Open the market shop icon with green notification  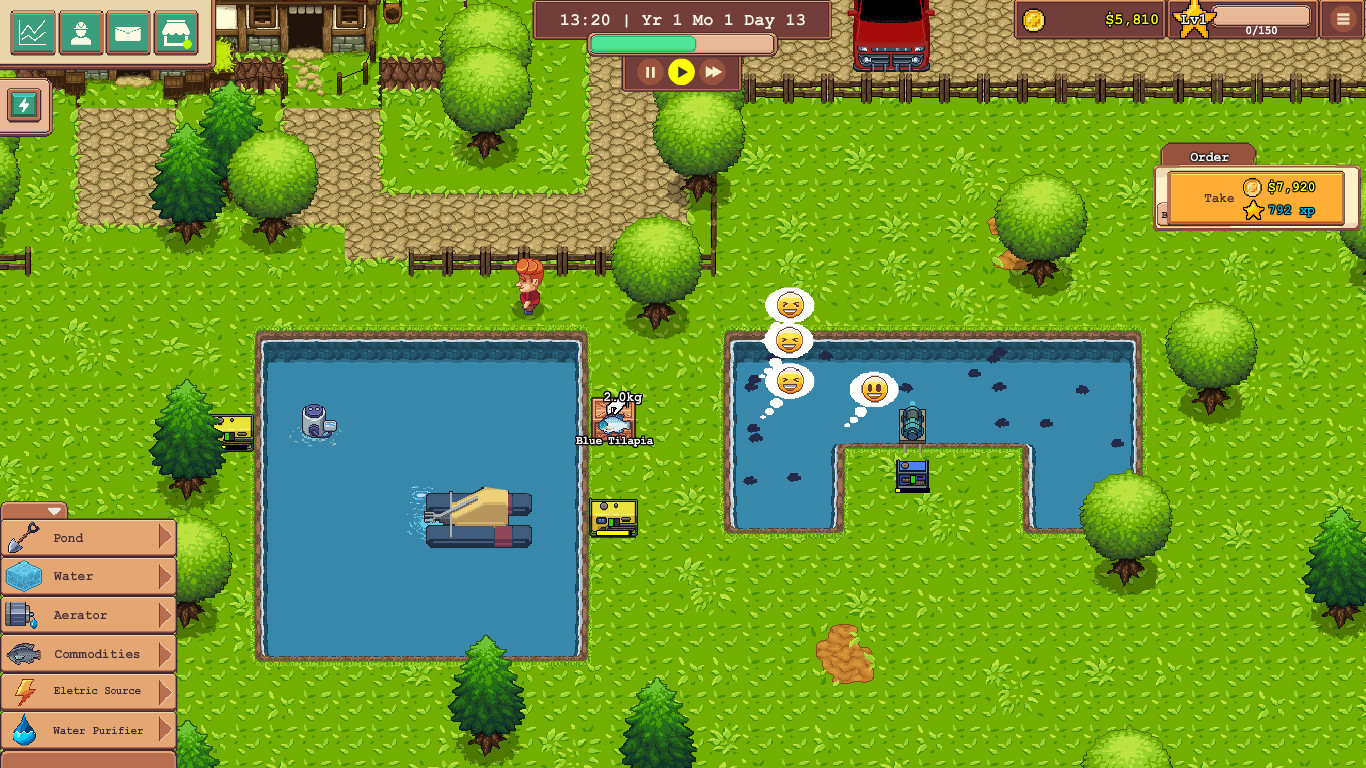(x=176, y=31)
